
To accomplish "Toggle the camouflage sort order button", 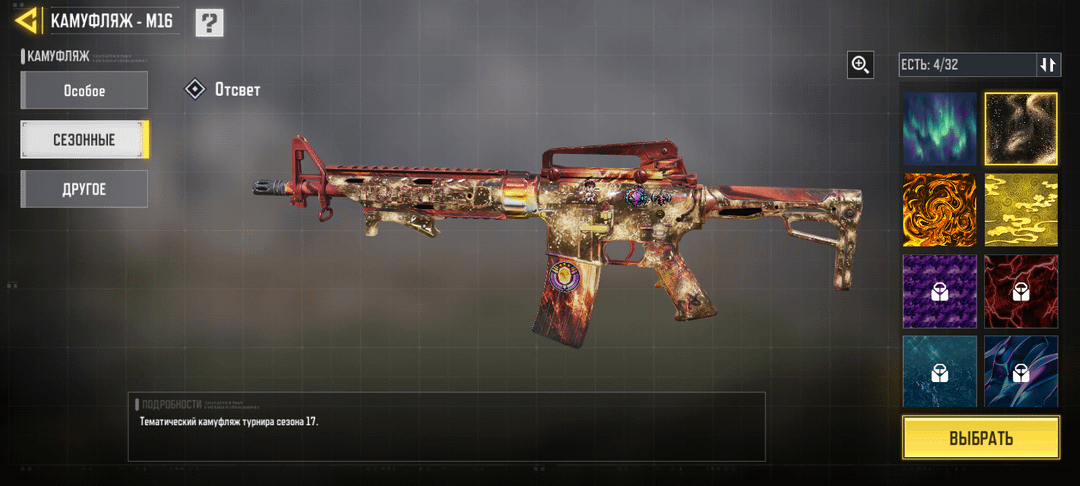I will click(1047, 65).
